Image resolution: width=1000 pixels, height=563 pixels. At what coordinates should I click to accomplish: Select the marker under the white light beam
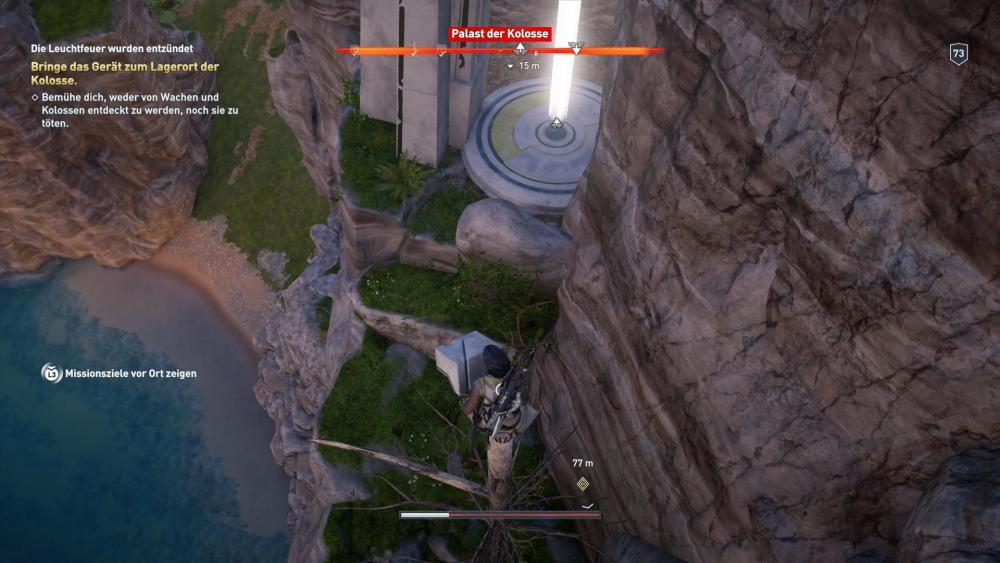[x=556, y=123]
